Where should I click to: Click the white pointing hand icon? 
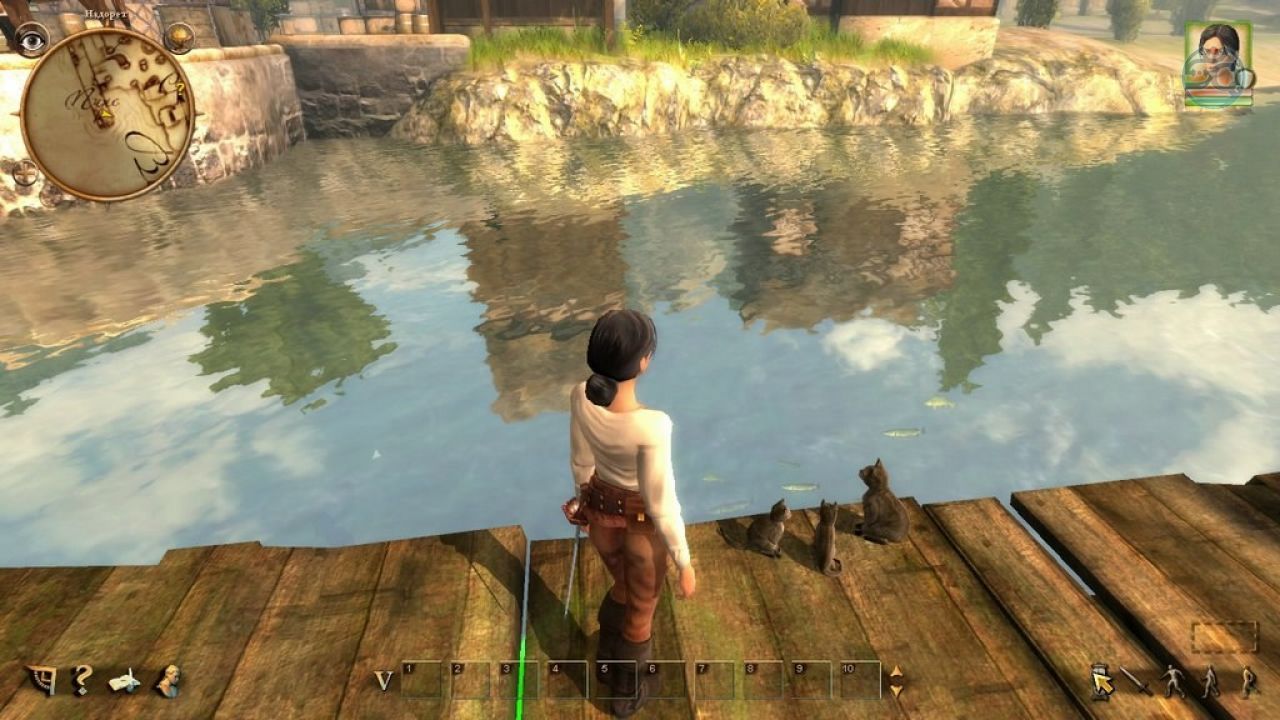click(124, 681)
